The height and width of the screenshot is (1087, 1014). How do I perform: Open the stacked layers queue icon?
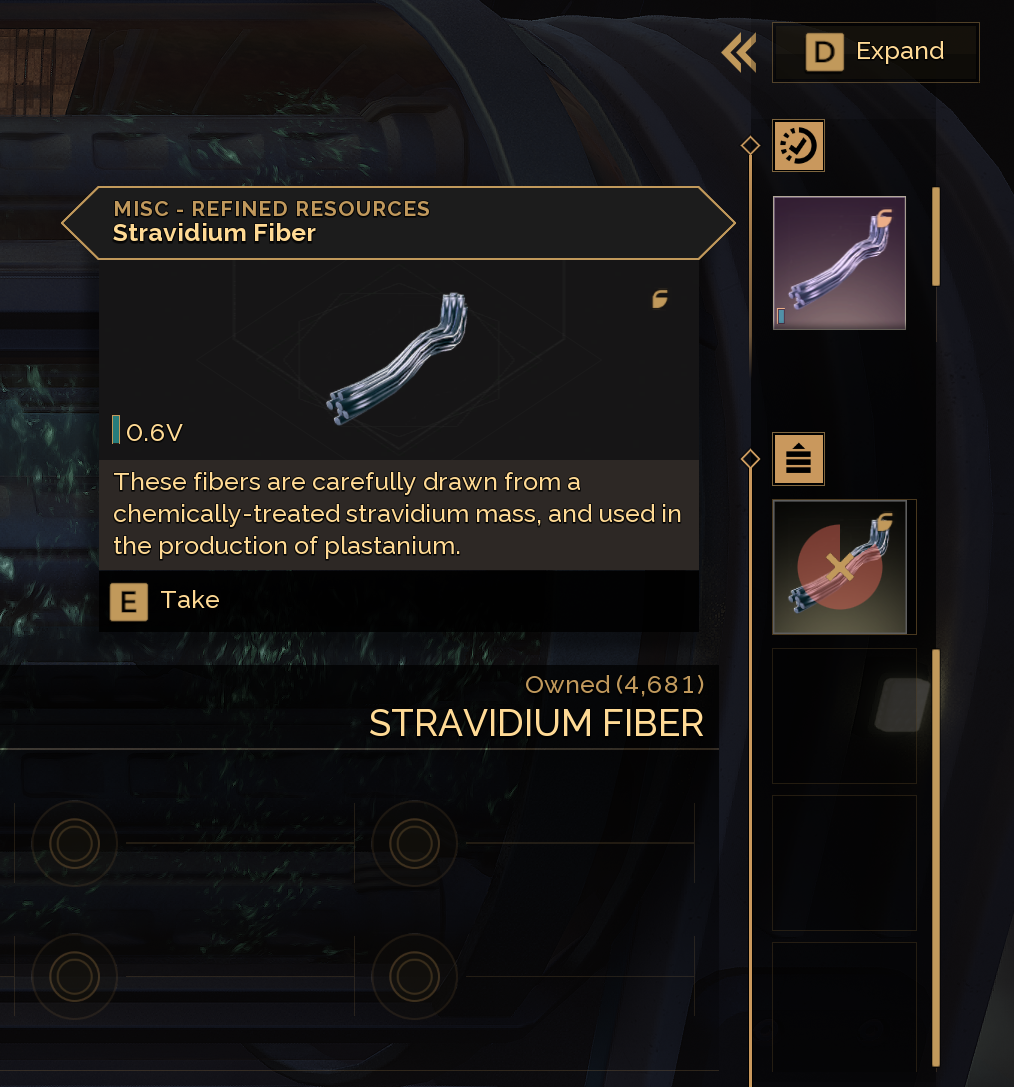click(x=798, y=460)
